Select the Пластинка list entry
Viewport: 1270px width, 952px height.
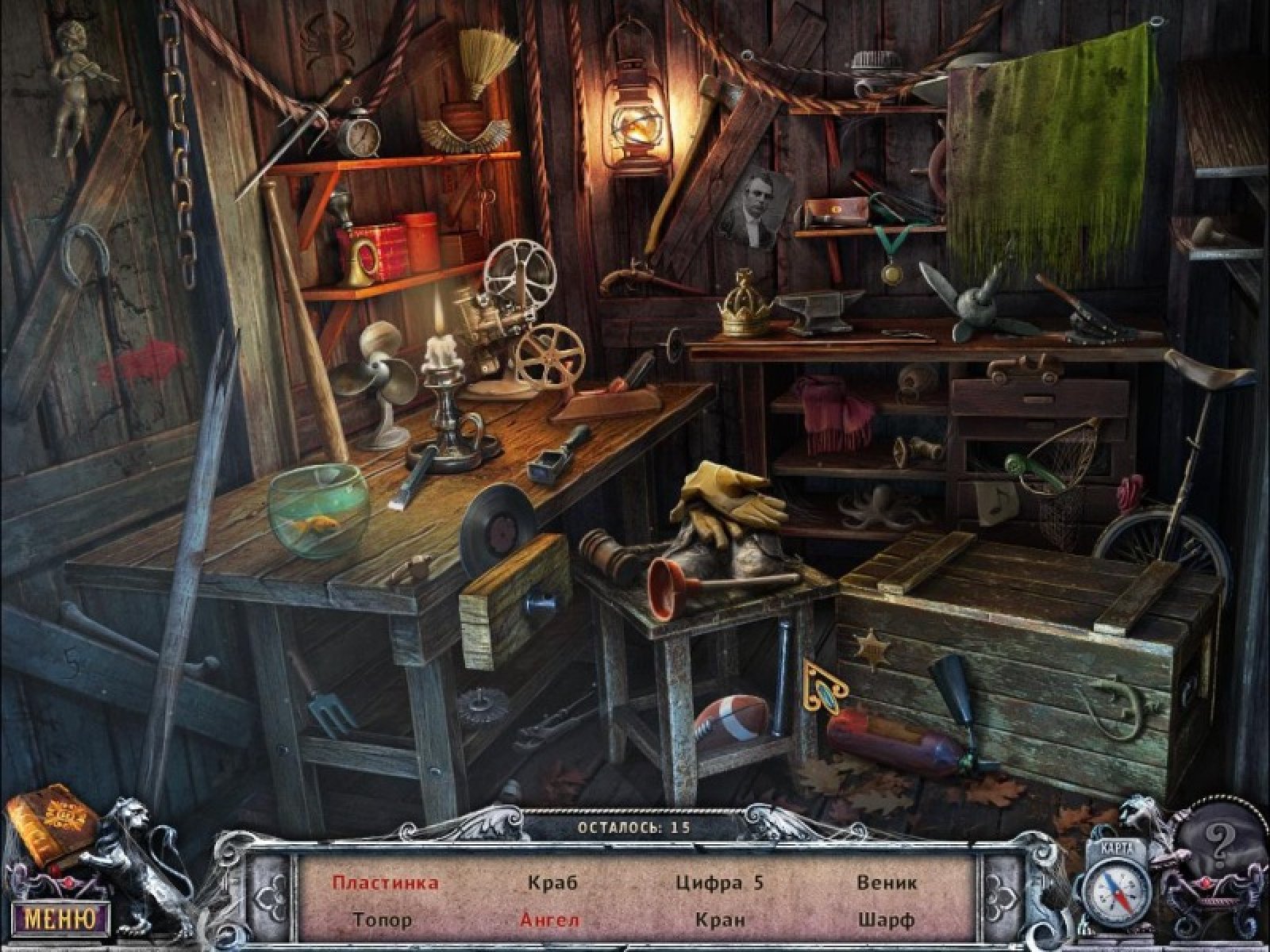tap(385, 883)
